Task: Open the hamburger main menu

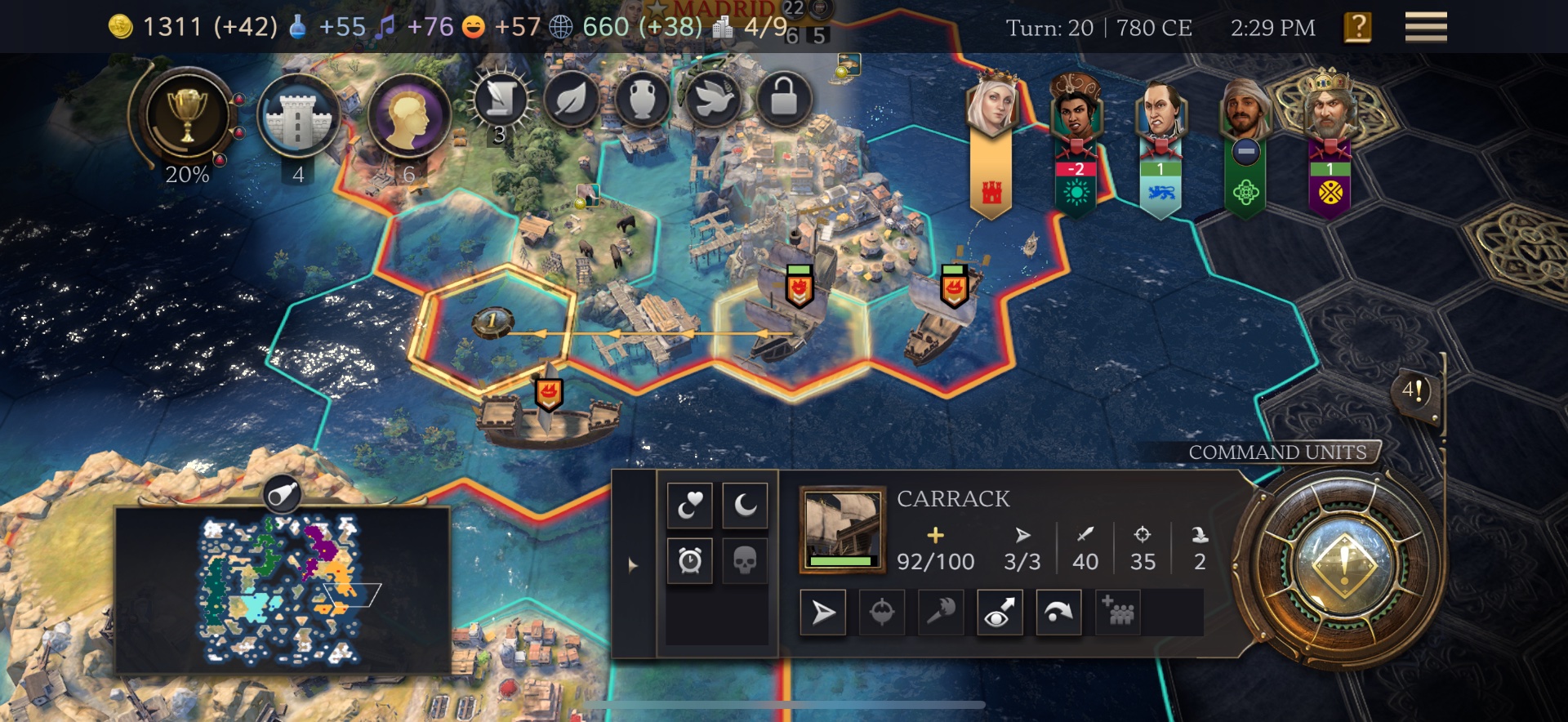Action: pyautogui.click(x=1425, y=27)
